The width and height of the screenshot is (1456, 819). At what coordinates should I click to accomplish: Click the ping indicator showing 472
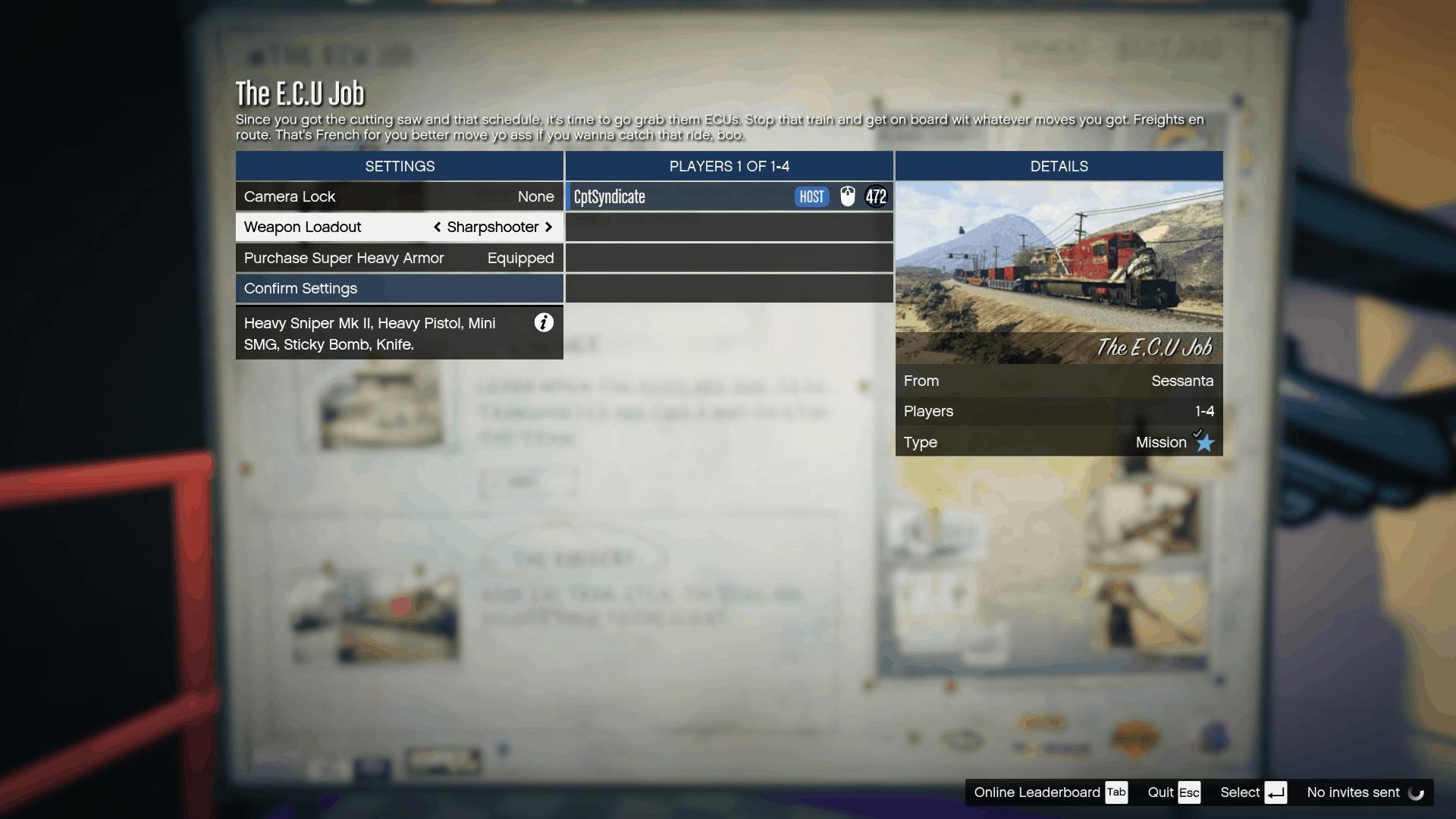pos(877,196)
